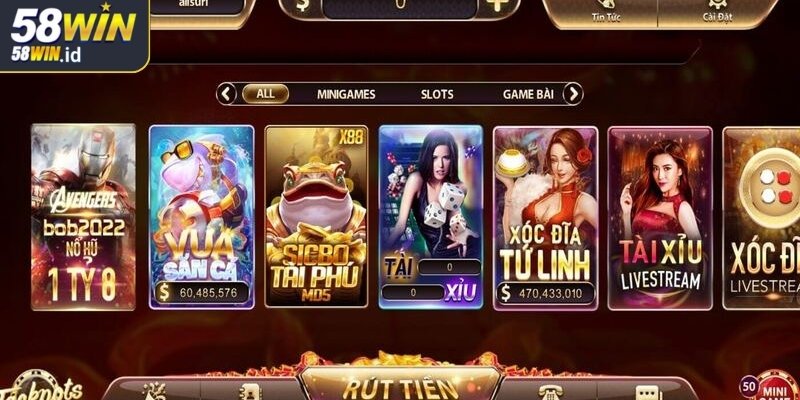Add funds with the plus button

click(497, 6)
